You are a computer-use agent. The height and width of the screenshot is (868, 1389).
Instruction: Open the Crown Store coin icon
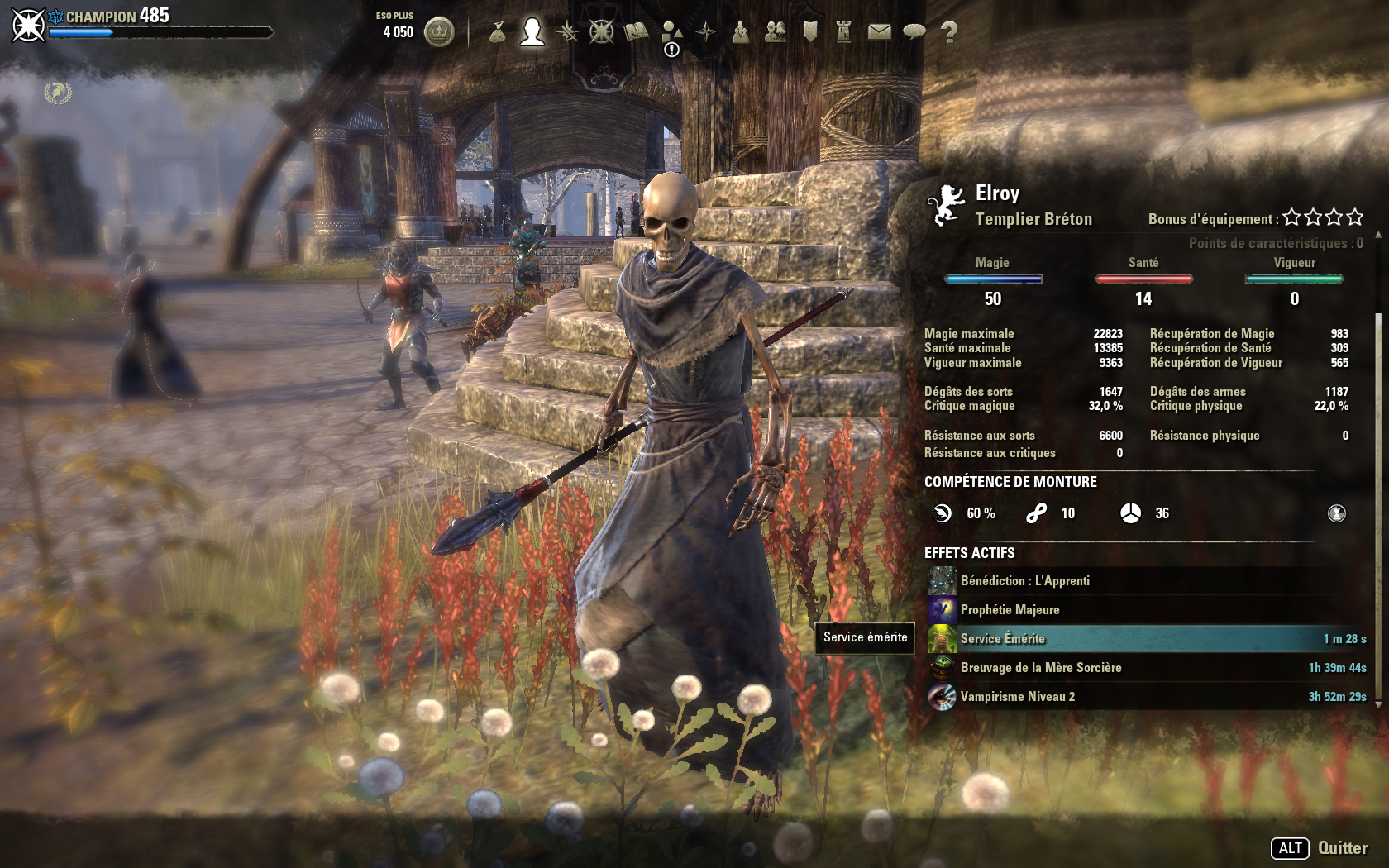[439, 32]
